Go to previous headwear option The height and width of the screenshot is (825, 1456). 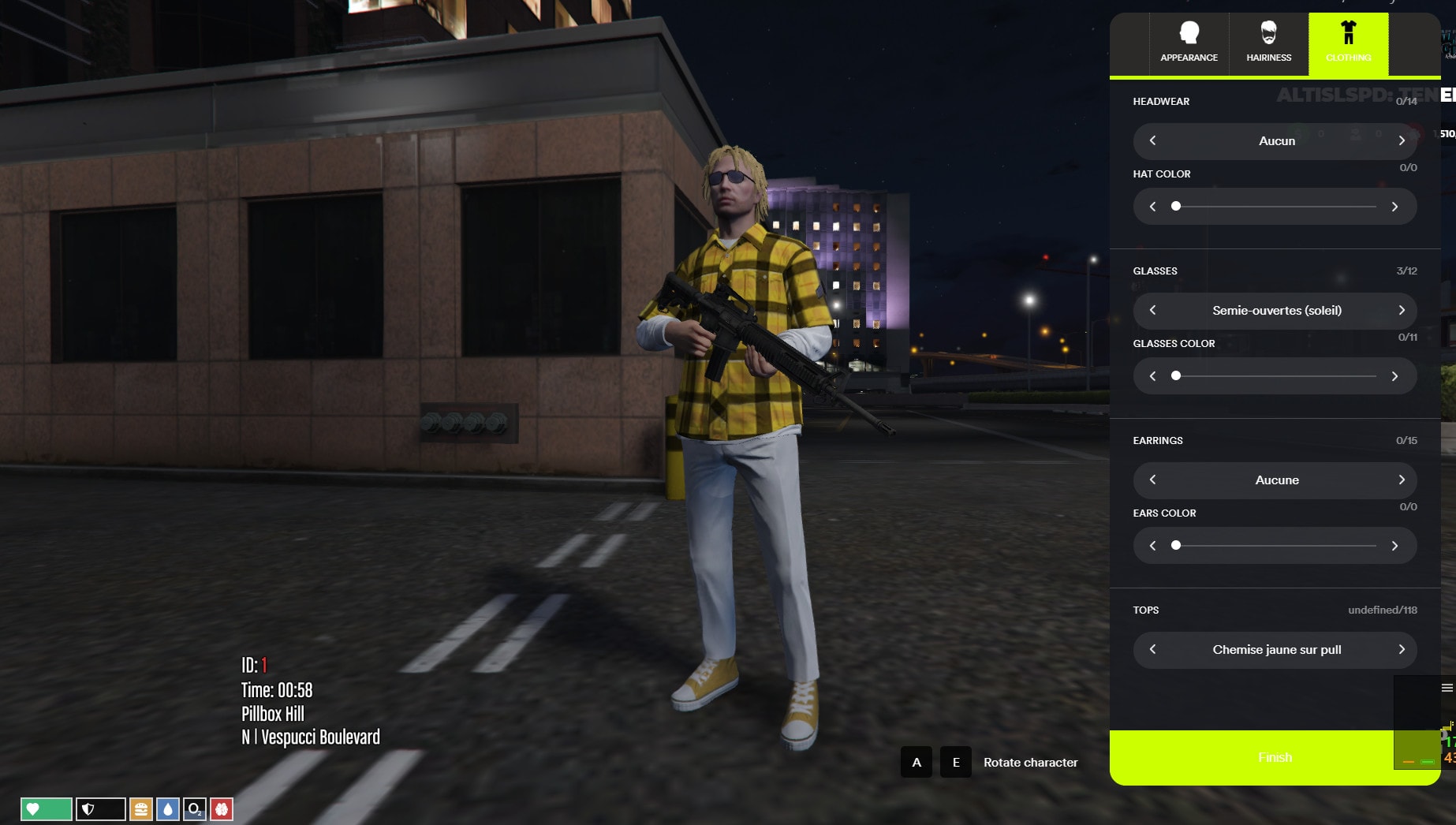click(x=1153, y=140)
